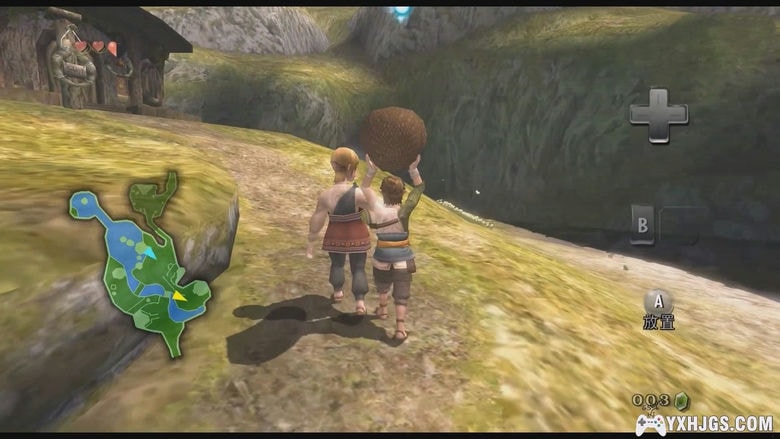780x439 pixels.
Task: Click the cyan arrow marker on the minimap
Action: click(x=148, y=252)
